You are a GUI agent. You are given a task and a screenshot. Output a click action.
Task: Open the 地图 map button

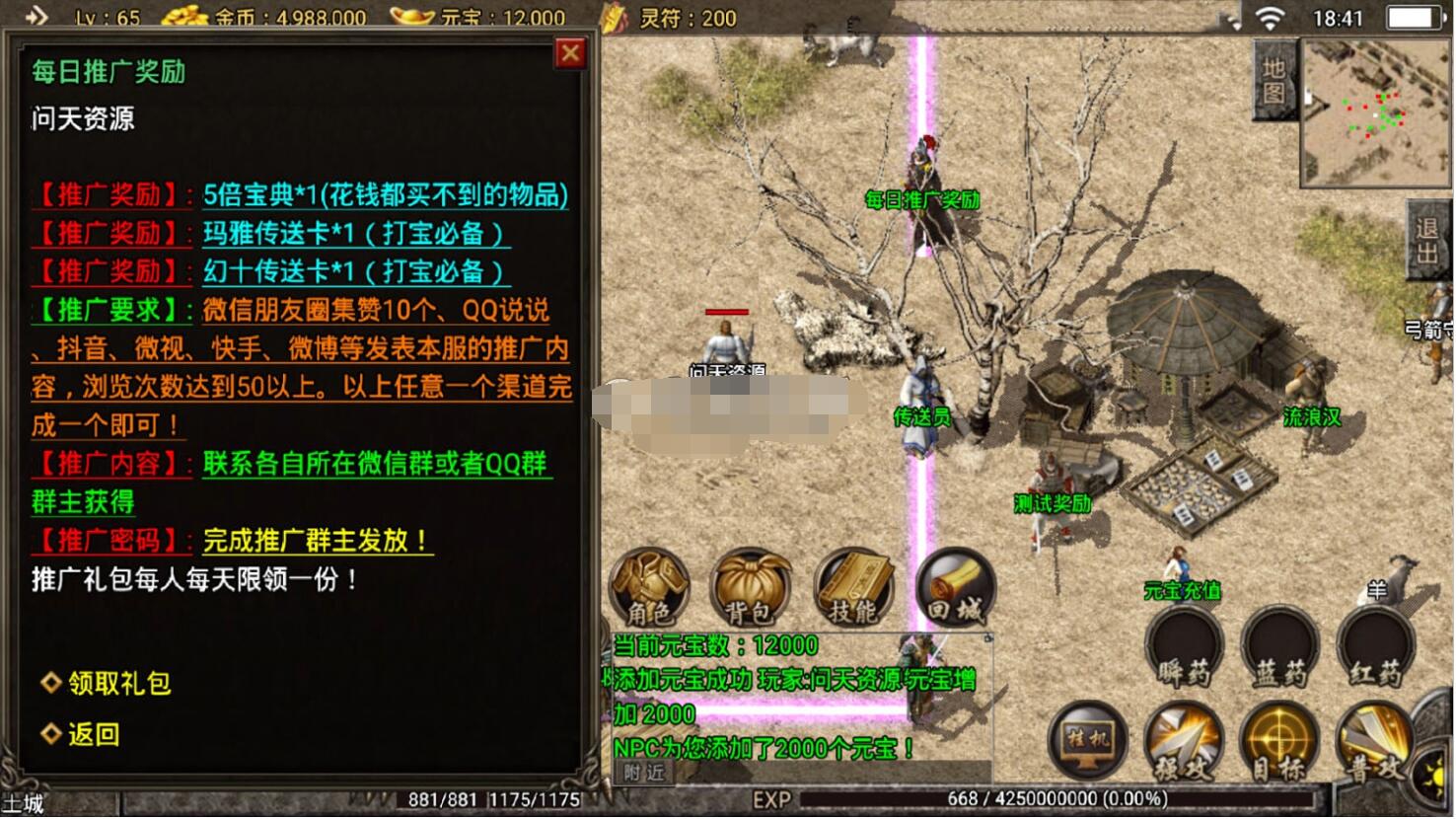(x=1274, y=81)
